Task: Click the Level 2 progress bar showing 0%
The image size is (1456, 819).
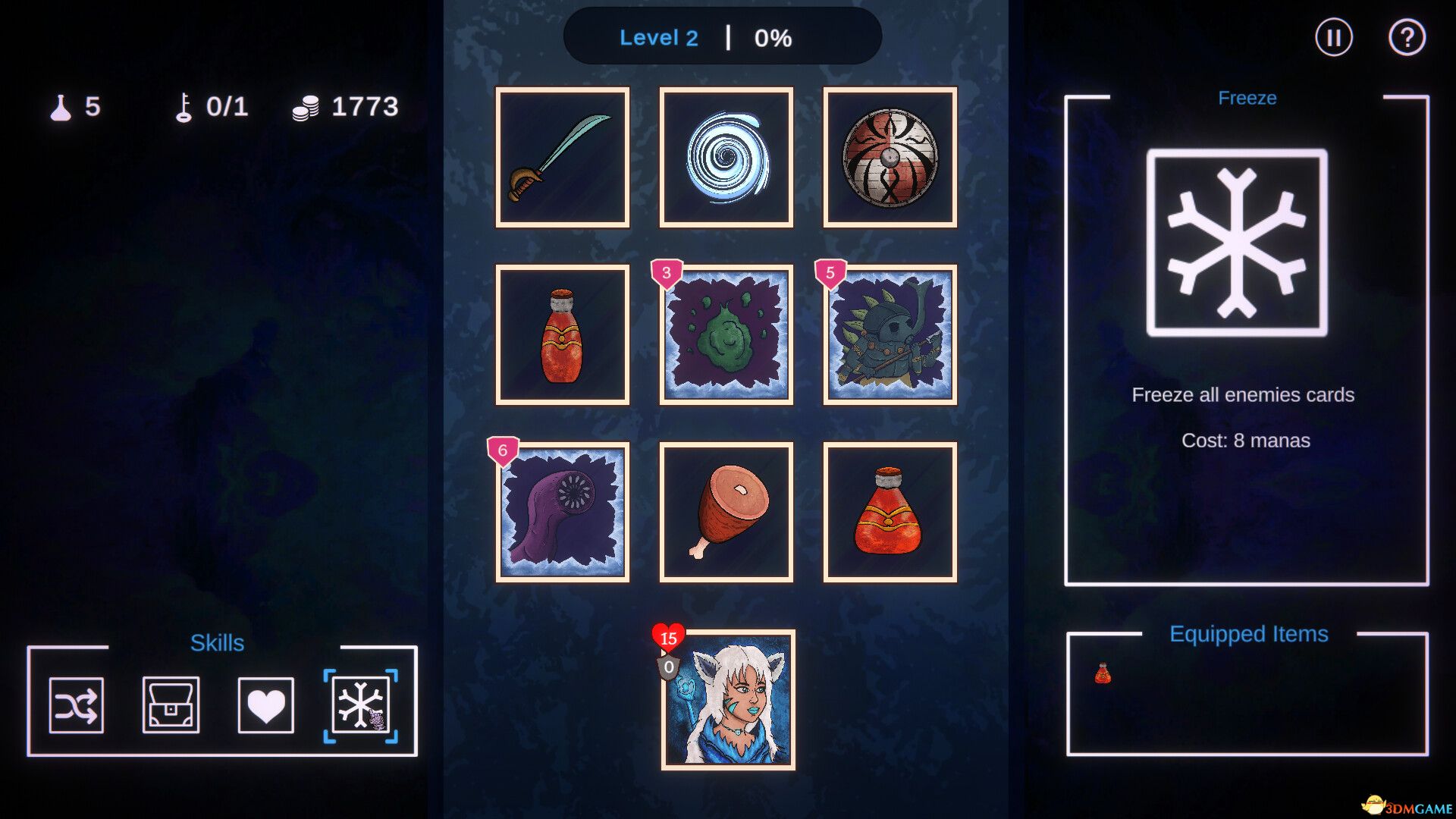Action: pos(722,37)
